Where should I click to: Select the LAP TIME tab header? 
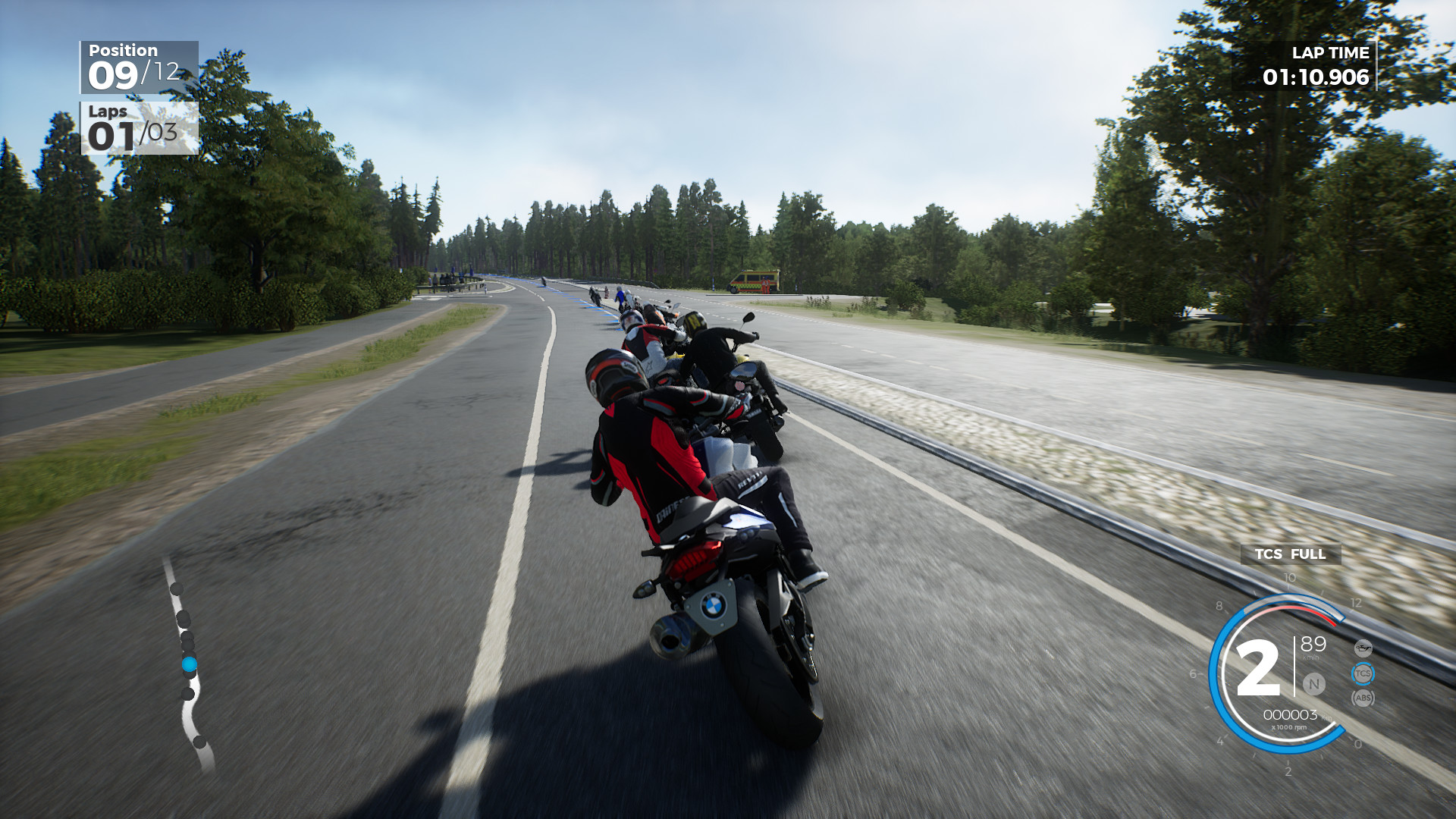(x=1329, y=53)
